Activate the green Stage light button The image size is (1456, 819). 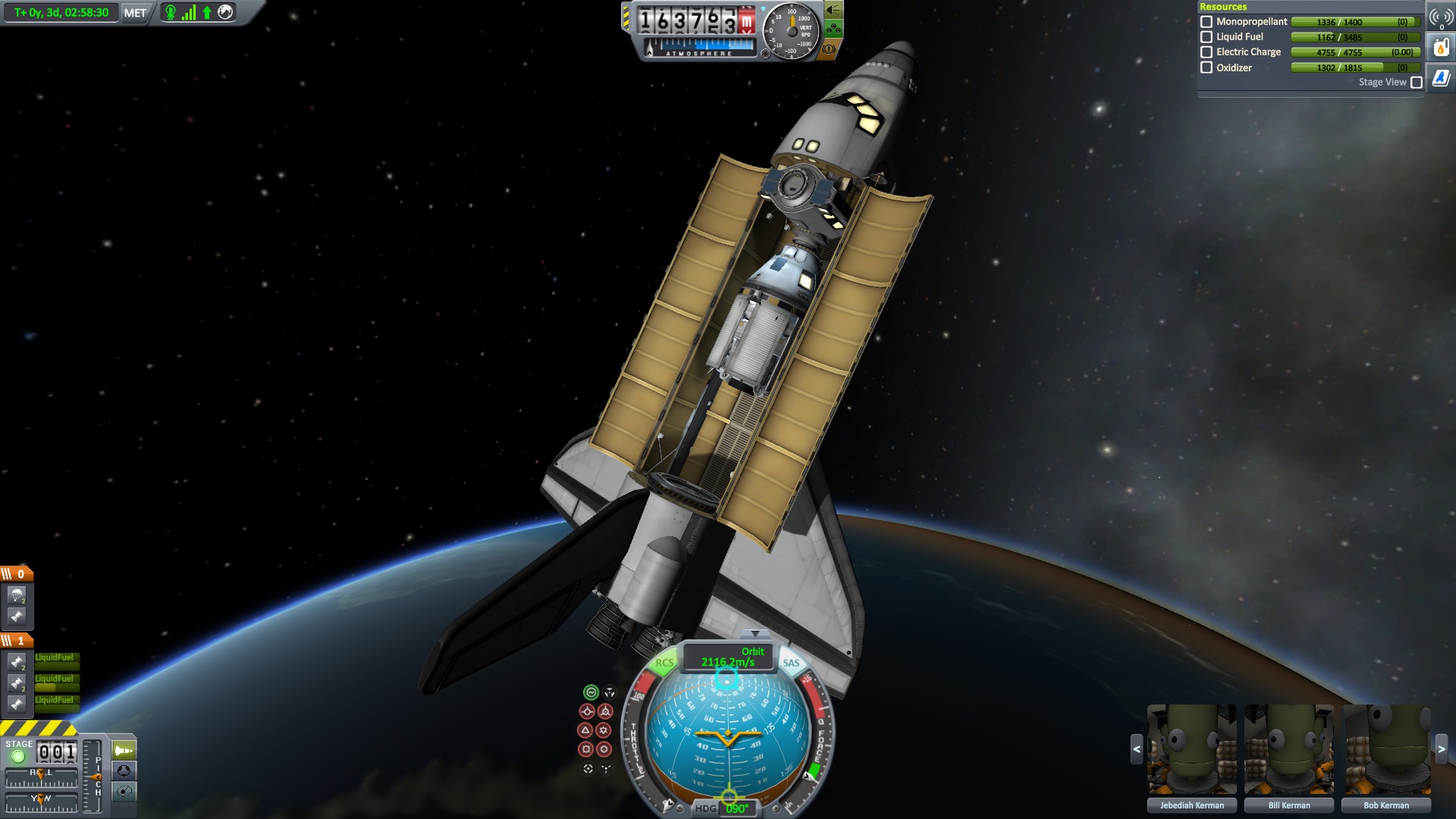(18, 756)
